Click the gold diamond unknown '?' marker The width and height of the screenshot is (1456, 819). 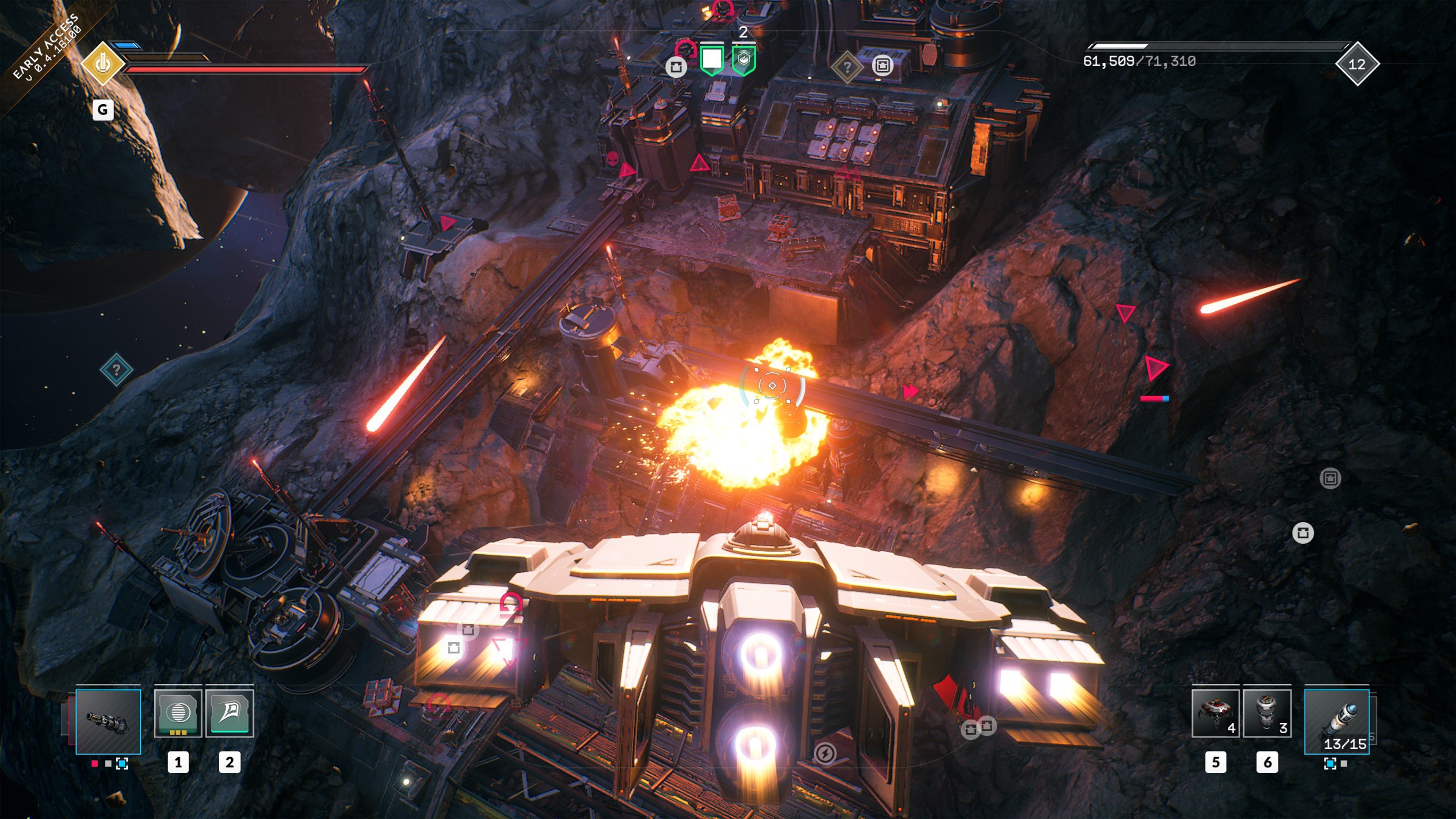(847, 66)
